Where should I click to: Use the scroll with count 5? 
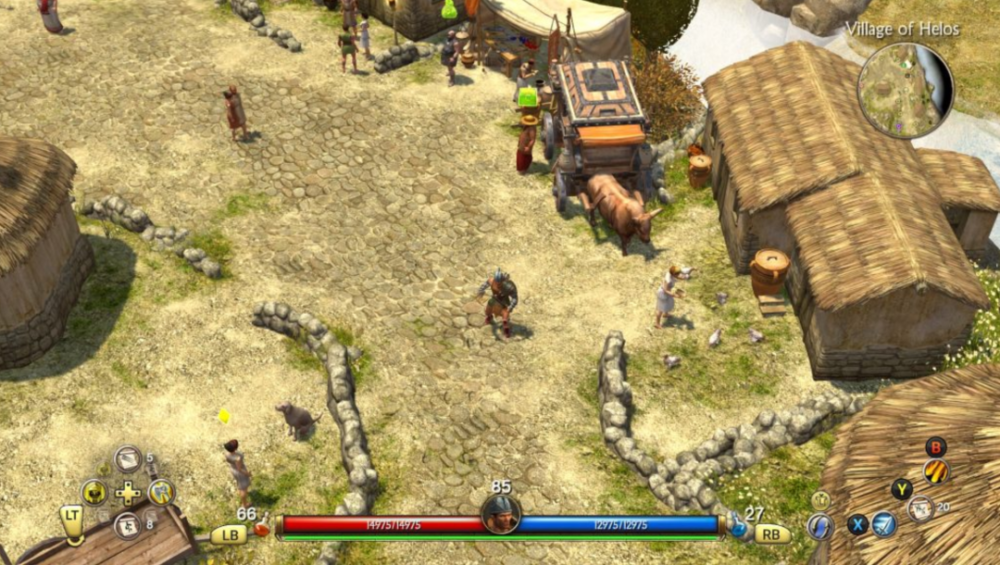[x=127, y=459]
